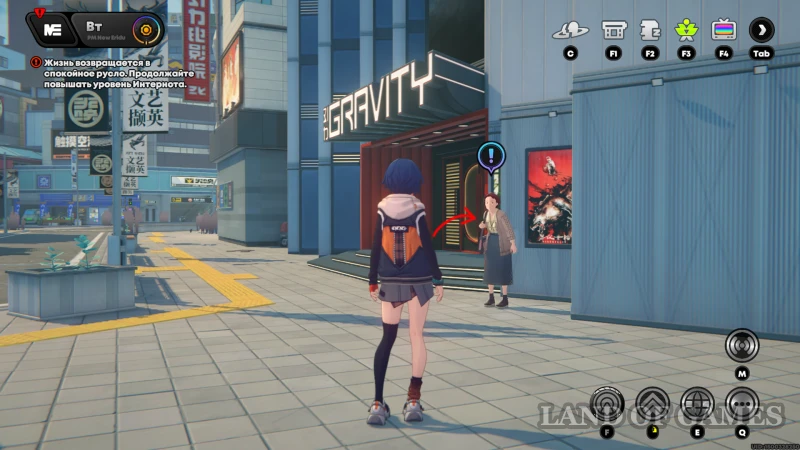This screenshot has height=450, width=800.
Task: Tap the upward chevron sprint button
Action: pos(652,404)
